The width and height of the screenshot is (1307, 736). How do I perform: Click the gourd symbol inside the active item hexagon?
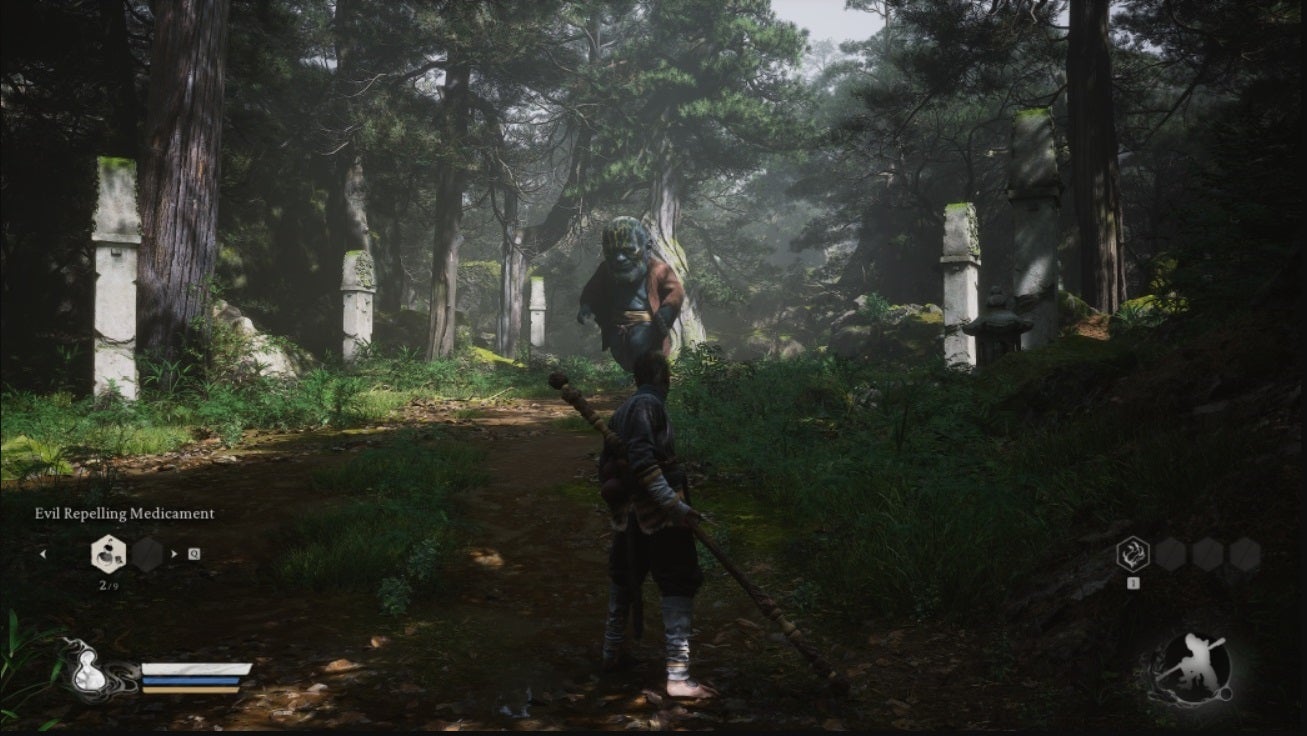coord(107,553)
